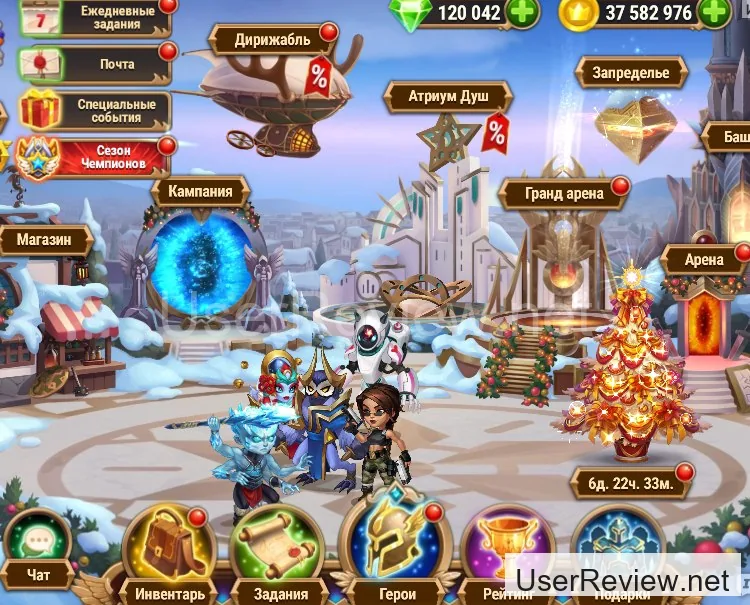Open Специальные события special events
The width and height of the screenshot is (750, 605).
coord(98,110)
